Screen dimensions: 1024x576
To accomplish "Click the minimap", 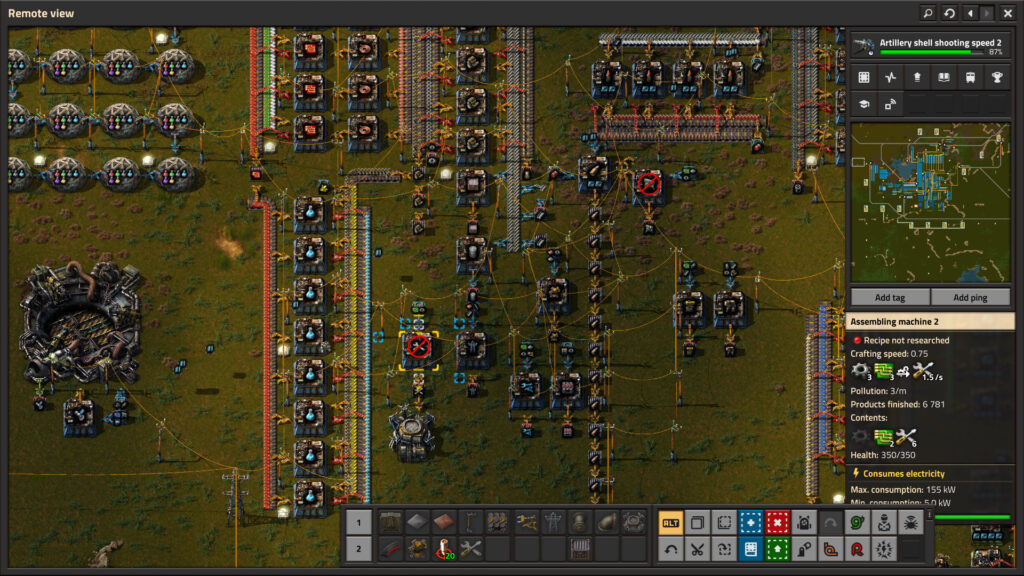I will pos(930,202).
